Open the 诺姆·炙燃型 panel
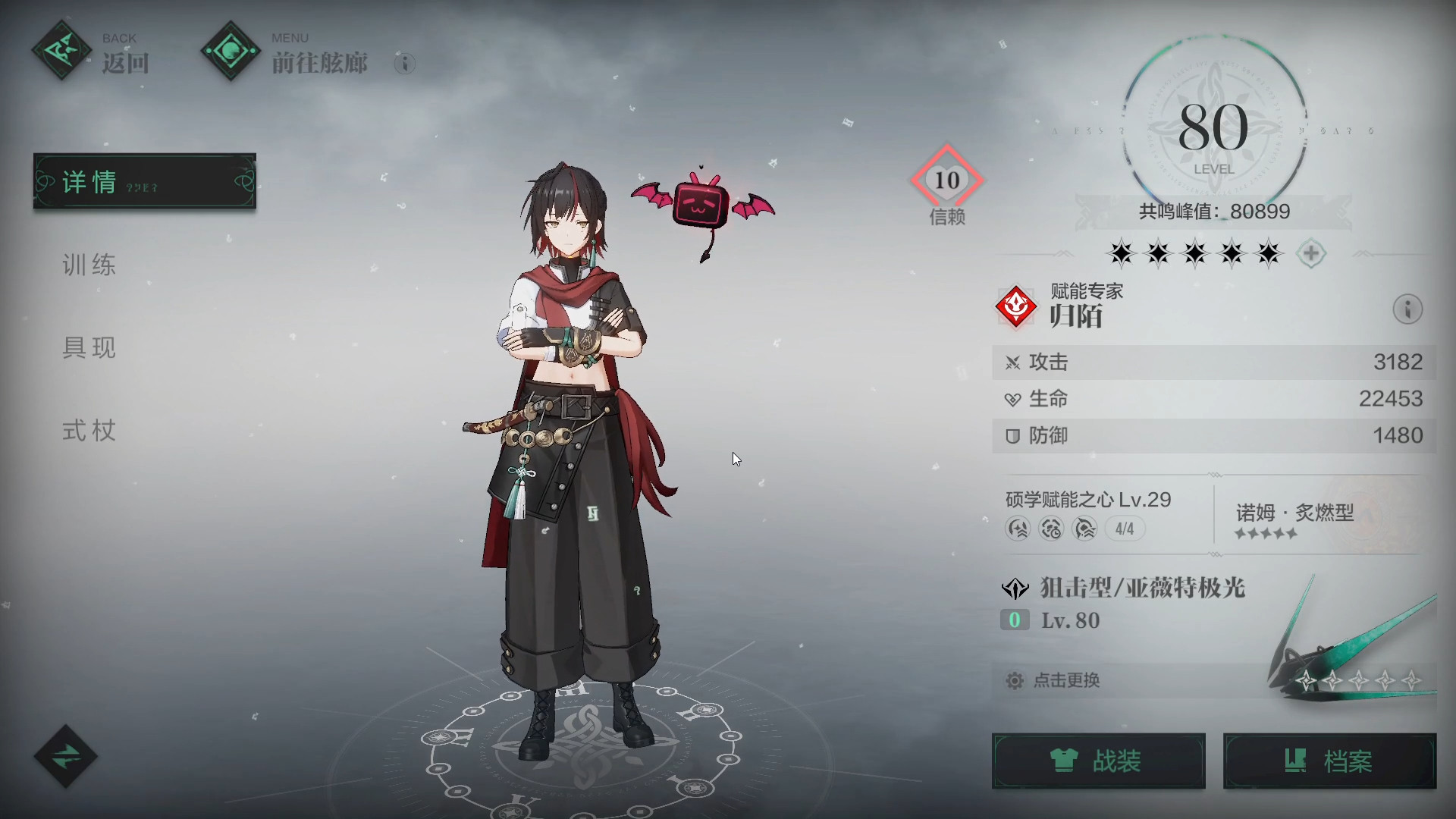 tap(1295, 519)
